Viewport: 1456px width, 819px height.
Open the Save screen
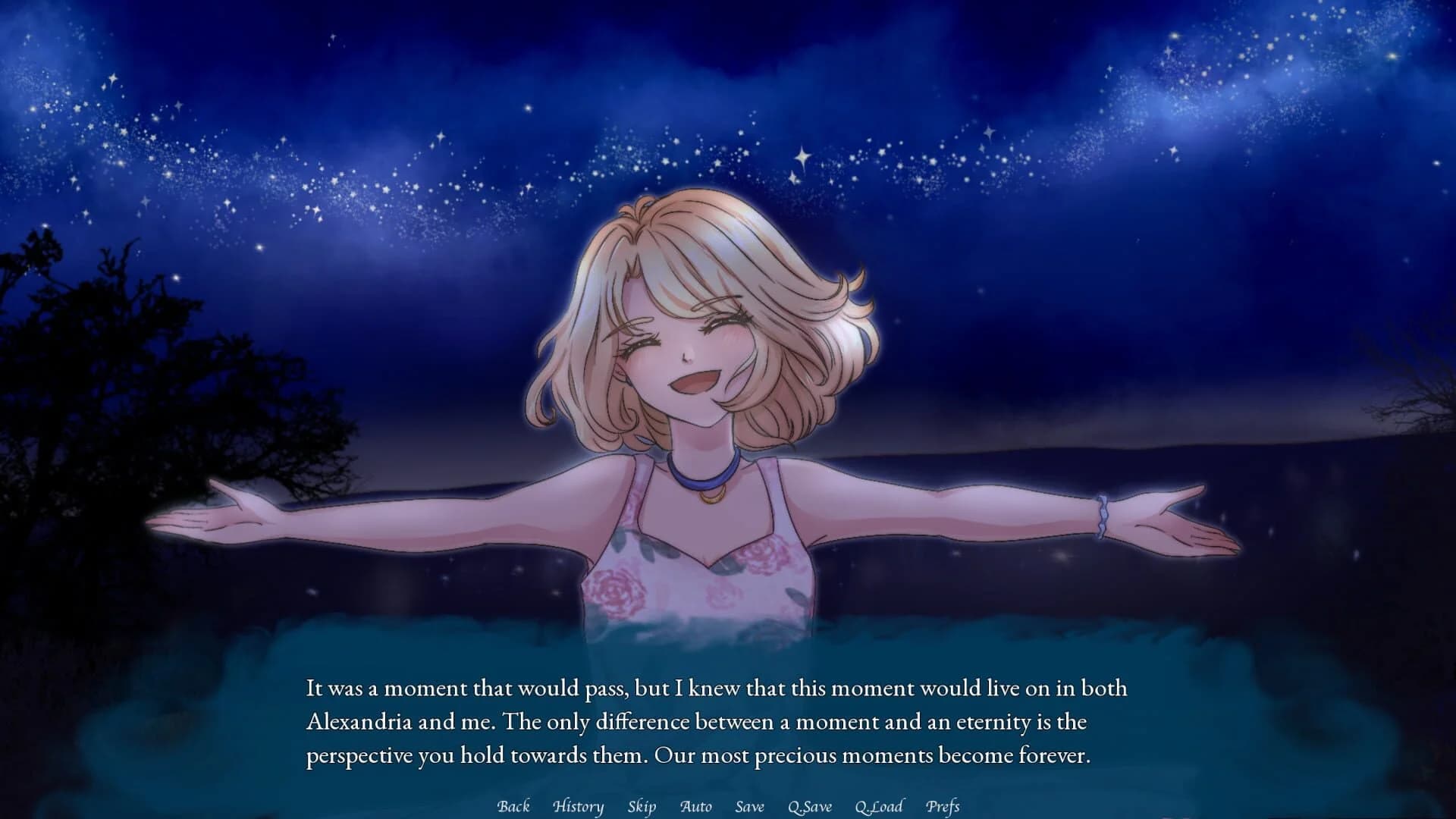[748, 807]
